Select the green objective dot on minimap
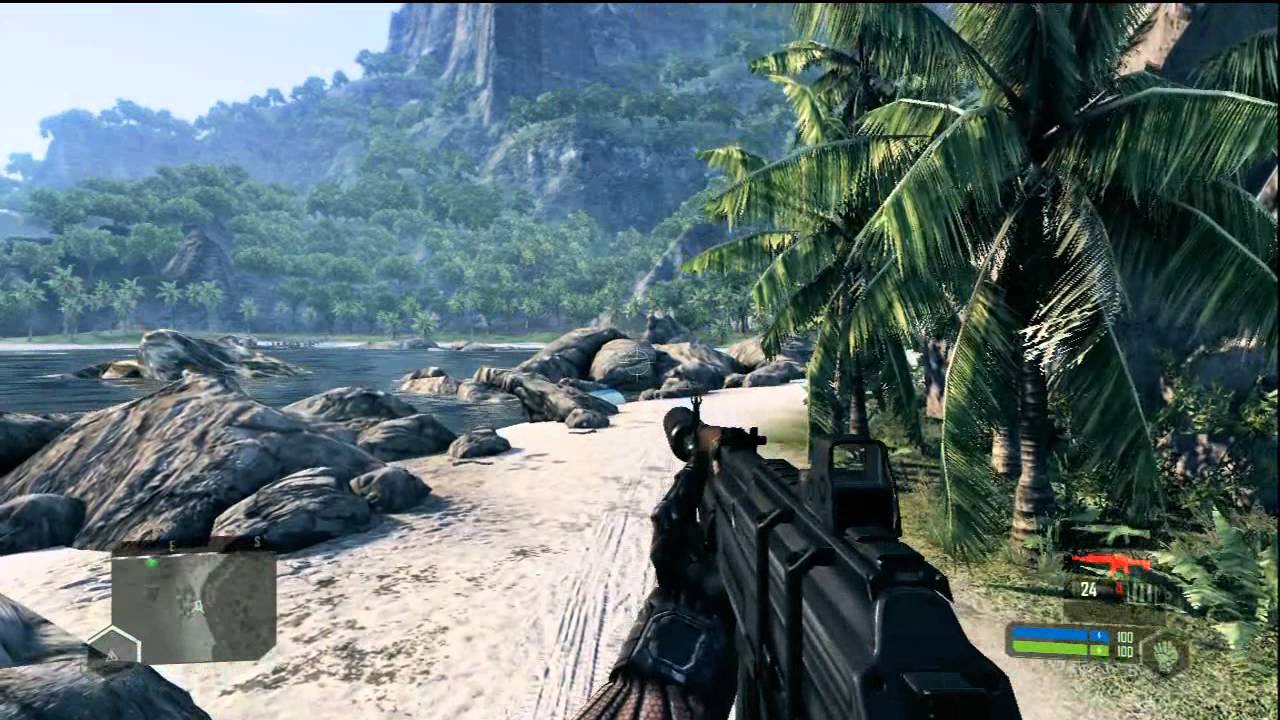The image size is (1280, 720). click(x=152, y=564)
